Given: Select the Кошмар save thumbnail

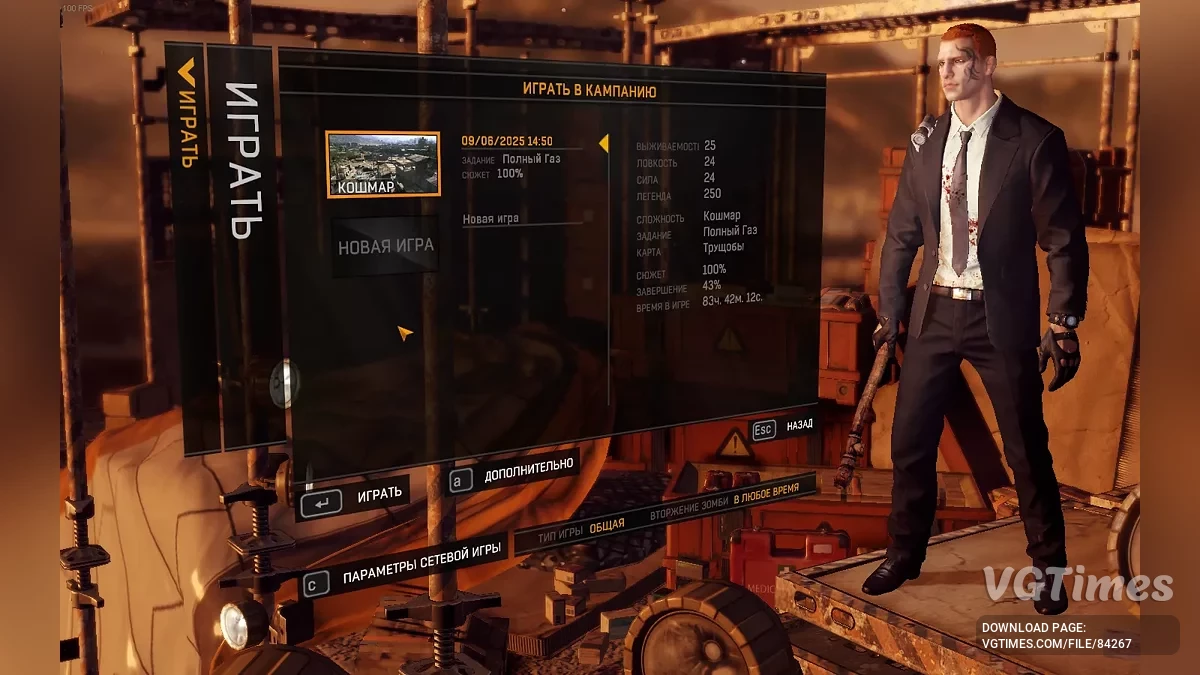Looking at the screenshot, I should click(x=383, y=164).
